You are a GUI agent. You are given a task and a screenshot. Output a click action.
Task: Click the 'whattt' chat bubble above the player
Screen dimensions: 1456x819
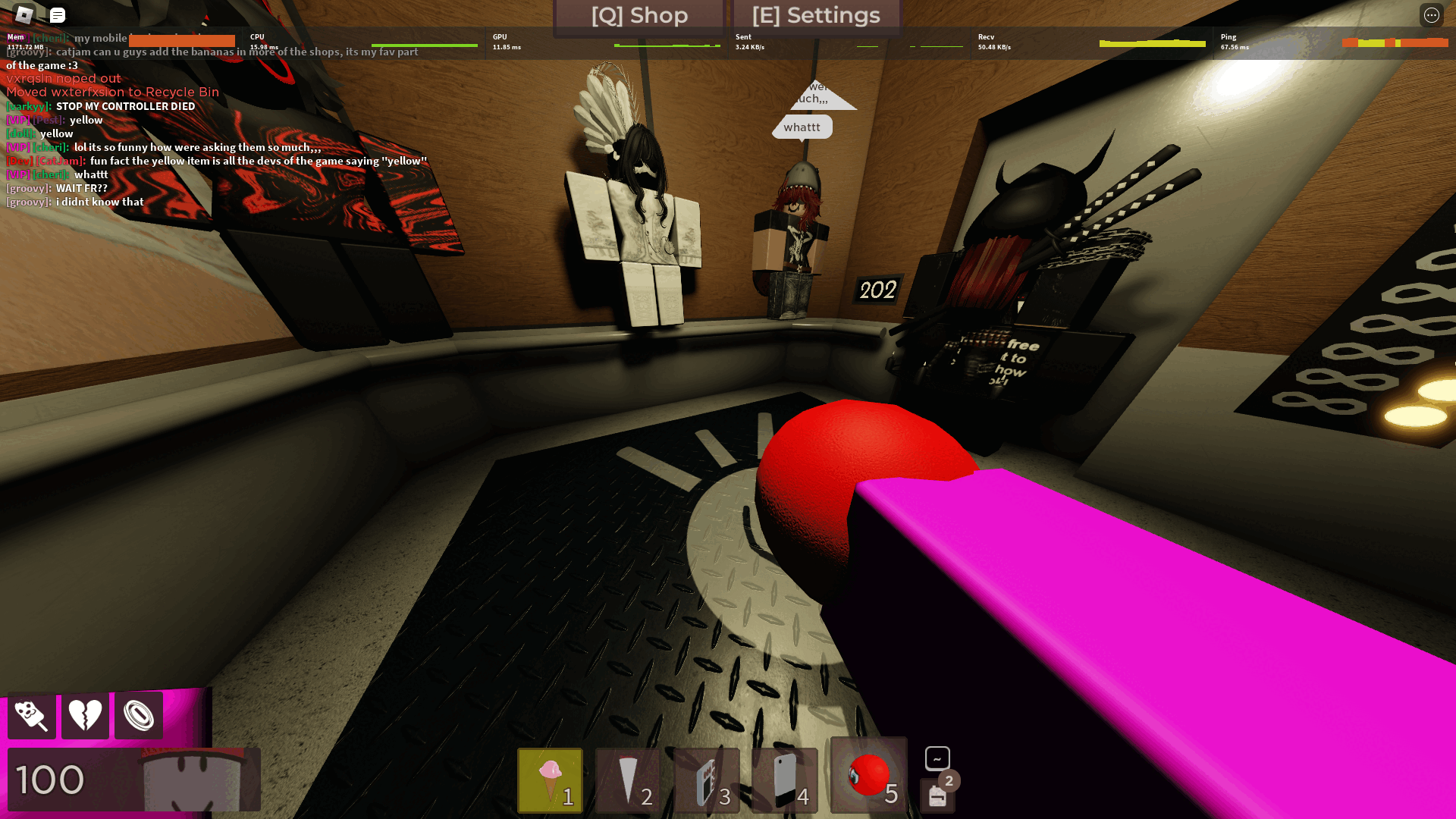coord(802,127)
